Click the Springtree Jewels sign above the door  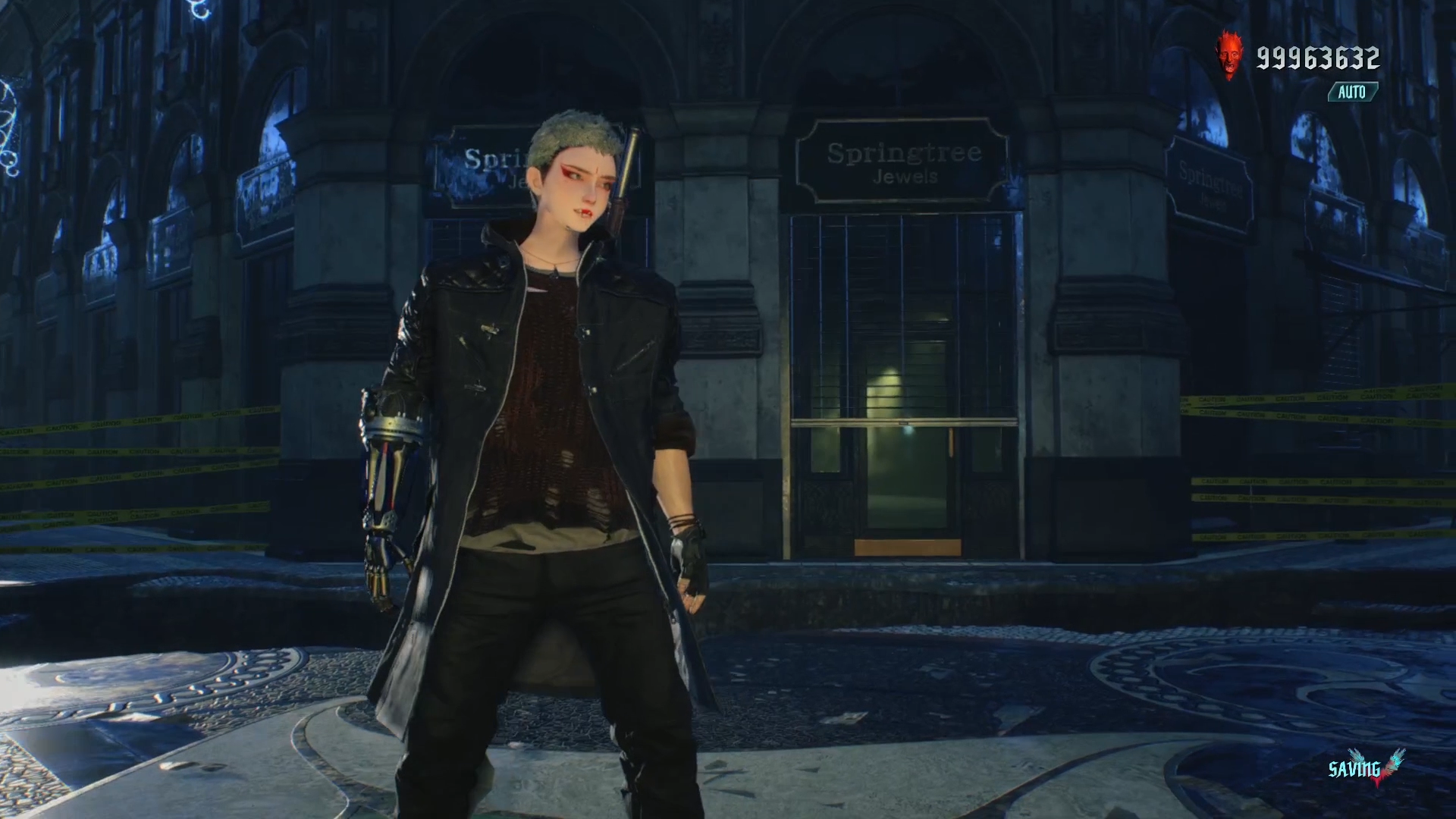[x=904, y=165]
